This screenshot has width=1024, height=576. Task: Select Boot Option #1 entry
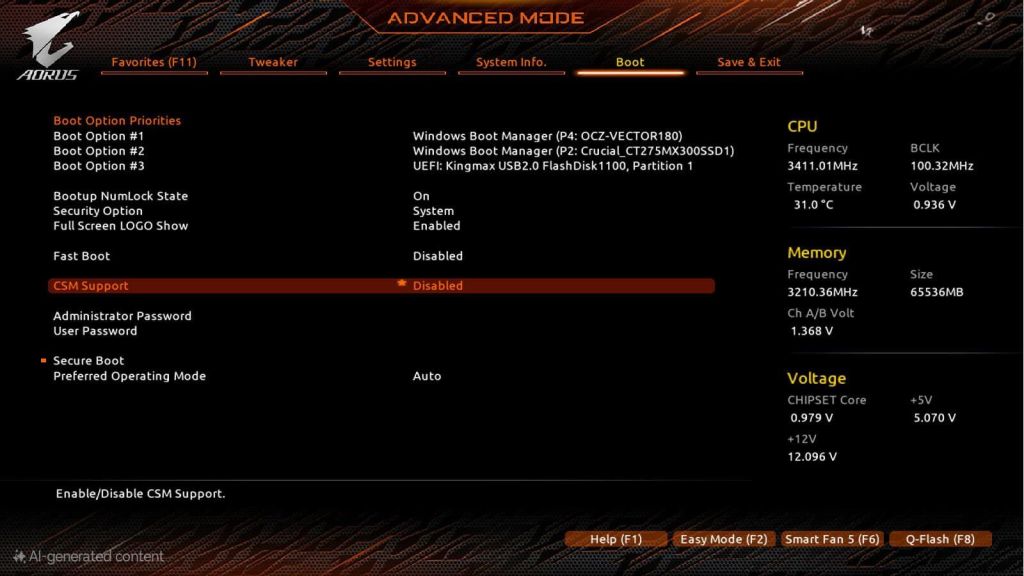coord(99,136)
